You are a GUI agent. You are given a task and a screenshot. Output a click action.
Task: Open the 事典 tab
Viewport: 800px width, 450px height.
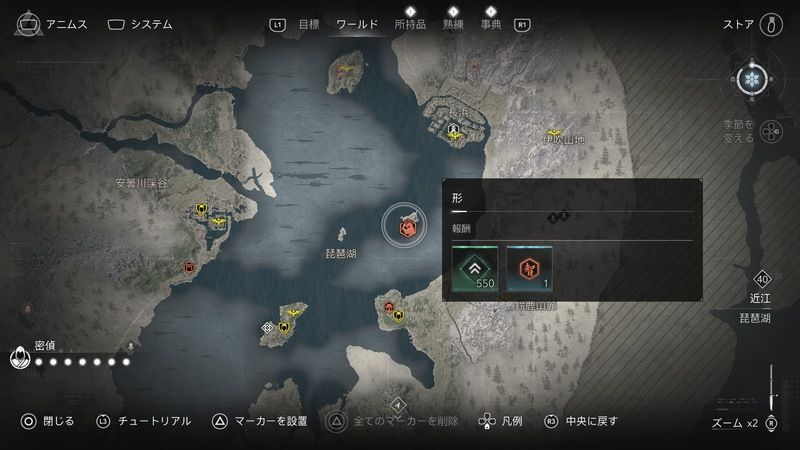(x=491, y=24)
